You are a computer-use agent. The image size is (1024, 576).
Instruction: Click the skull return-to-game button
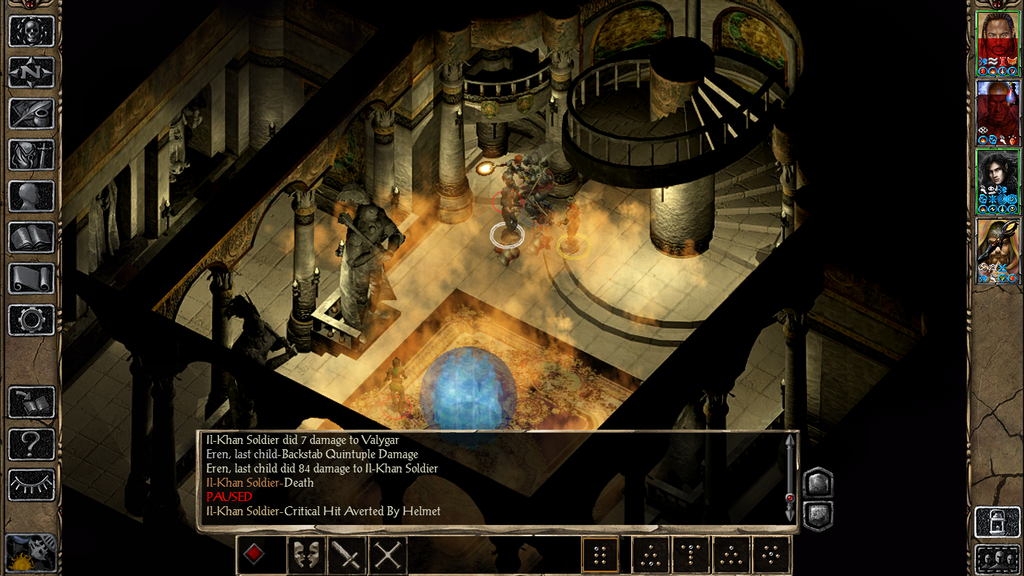(x=31, y=31)
